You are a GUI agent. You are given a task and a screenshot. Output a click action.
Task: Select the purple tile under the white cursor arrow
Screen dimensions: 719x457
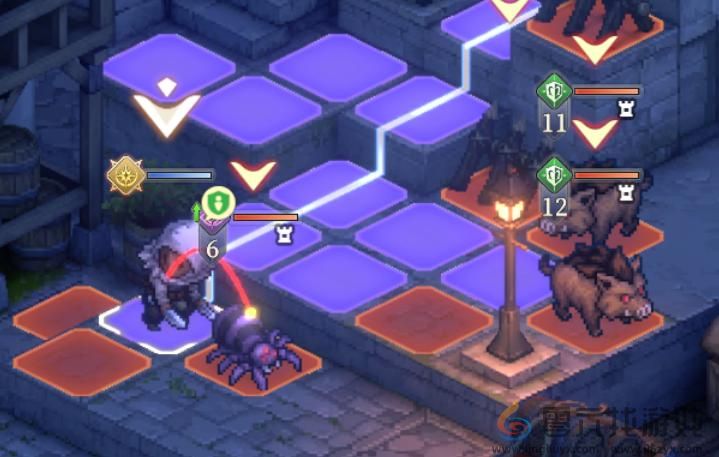click(x=167, y=66)
